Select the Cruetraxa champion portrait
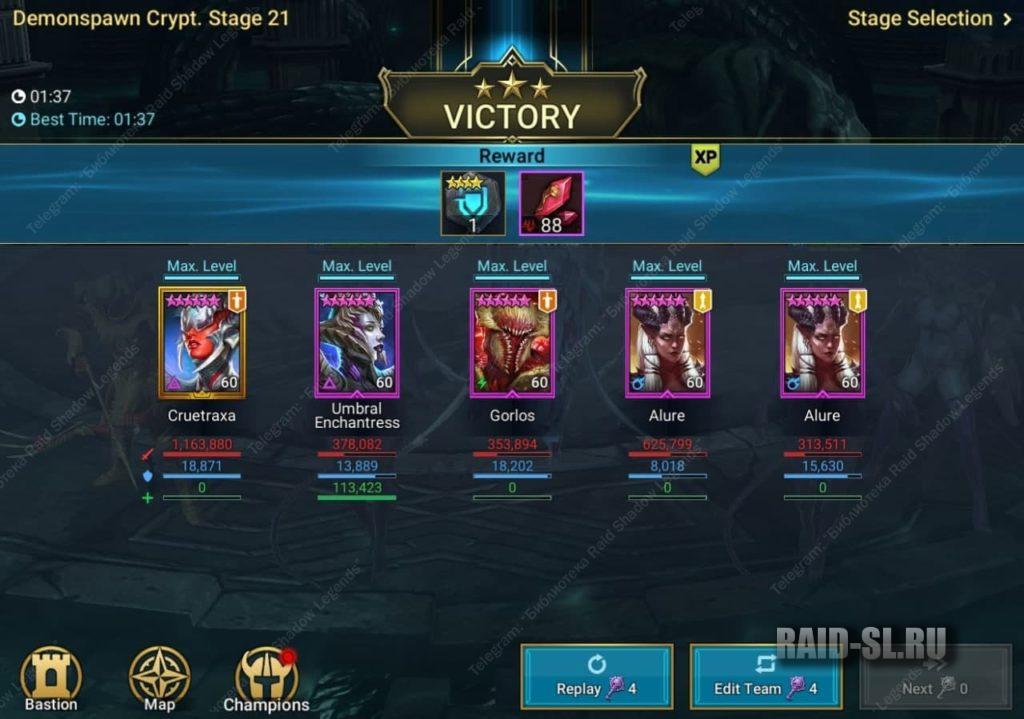 coord(202,343)
